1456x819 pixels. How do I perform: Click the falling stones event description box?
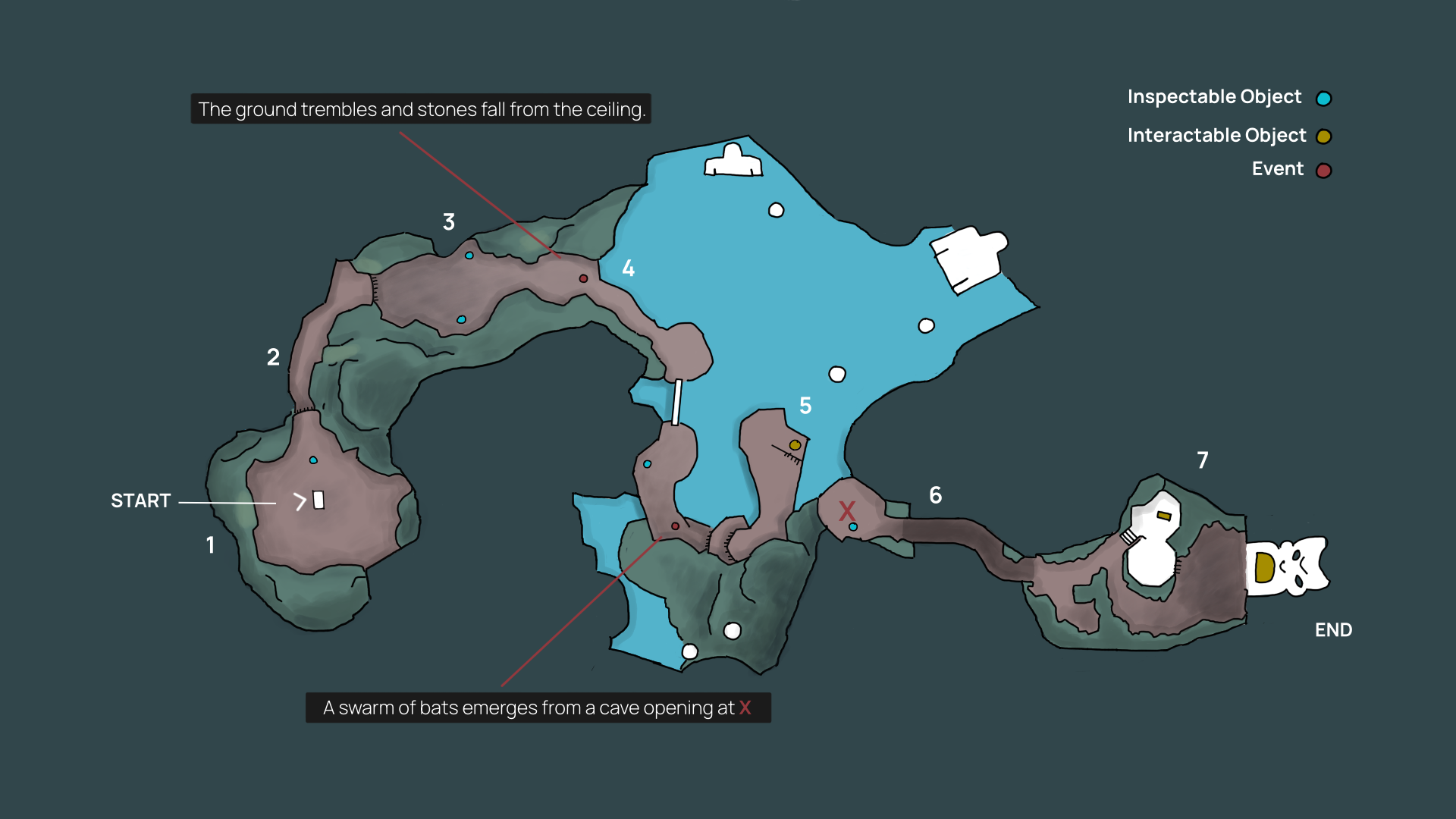click(x=421, y=109)
